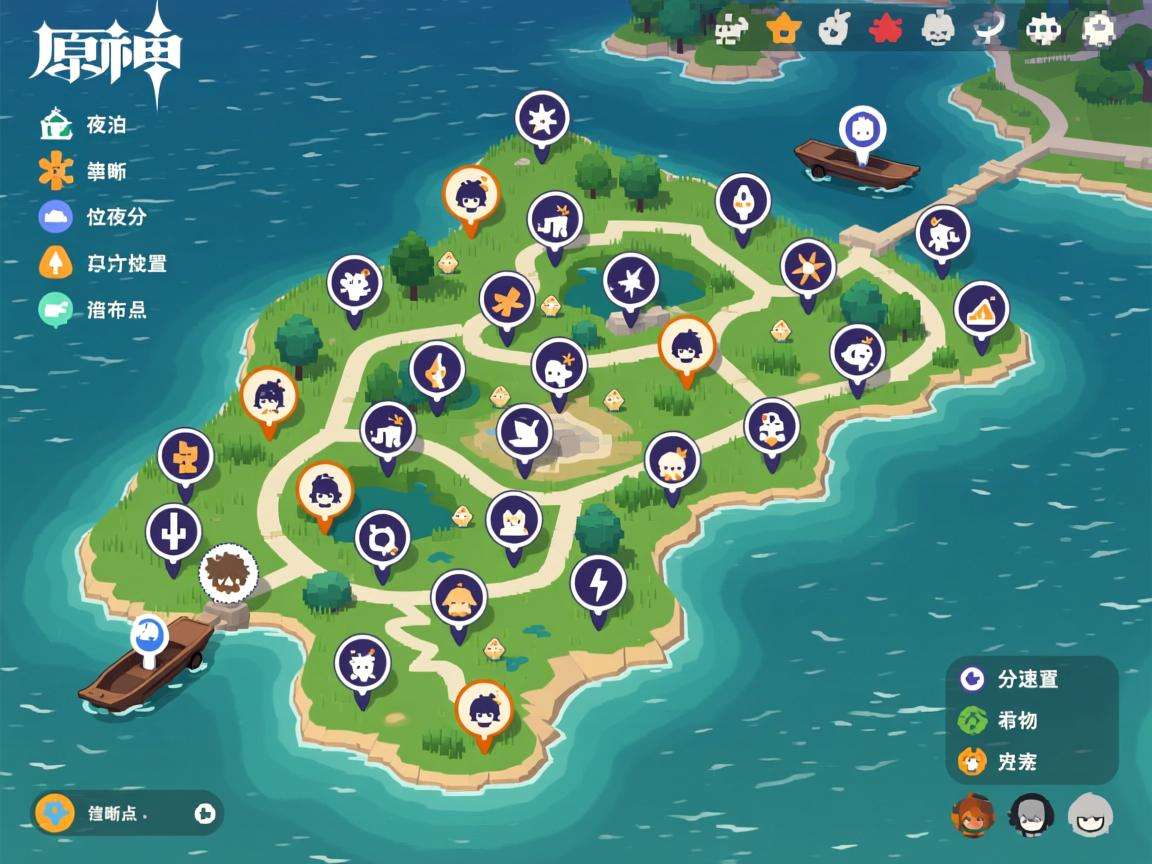Select the orange triangle tent map marker

point(981,309)
